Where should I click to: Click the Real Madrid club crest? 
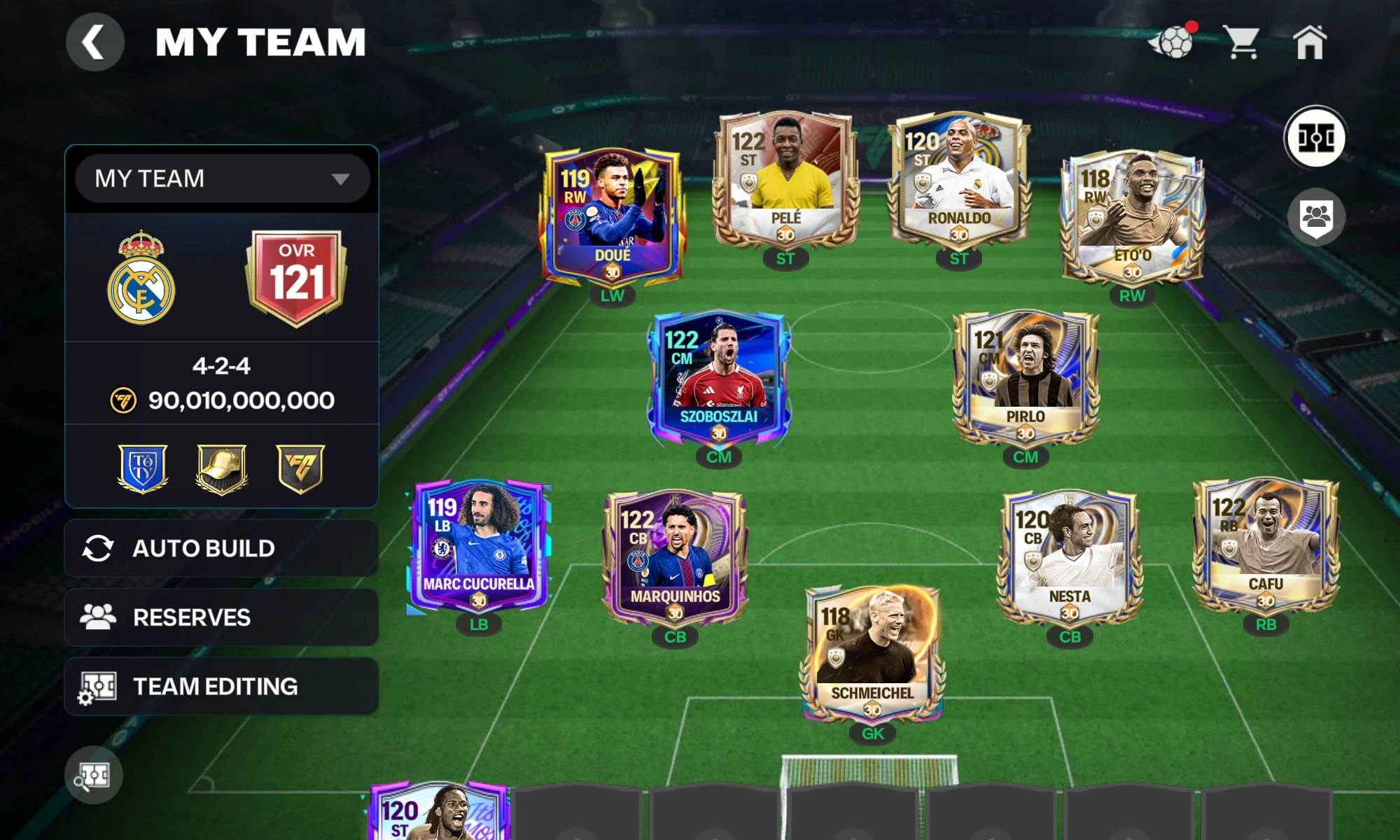[x=143, y=273]
